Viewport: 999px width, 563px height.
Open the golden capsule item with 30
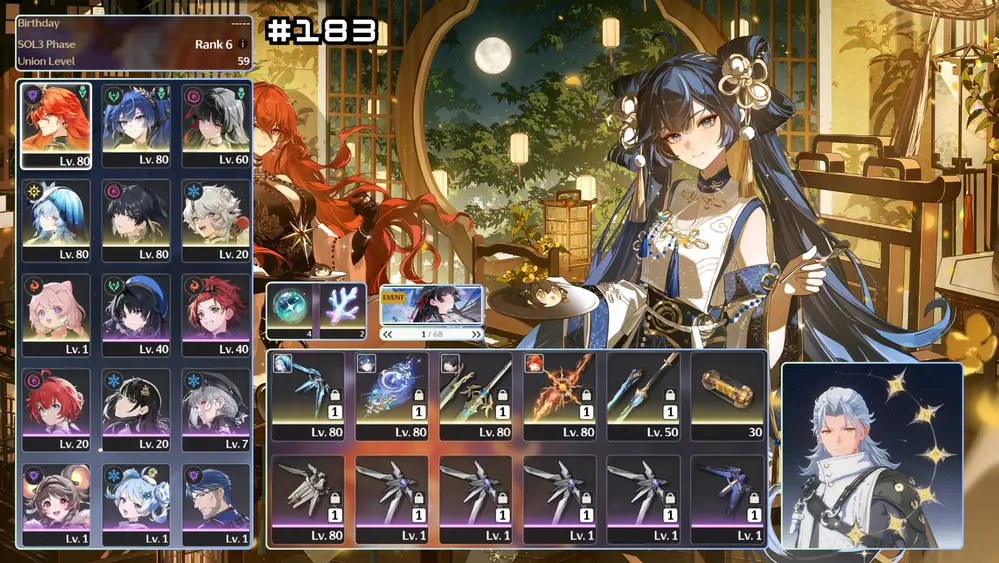pyautogui.click(x=728, y=395)
